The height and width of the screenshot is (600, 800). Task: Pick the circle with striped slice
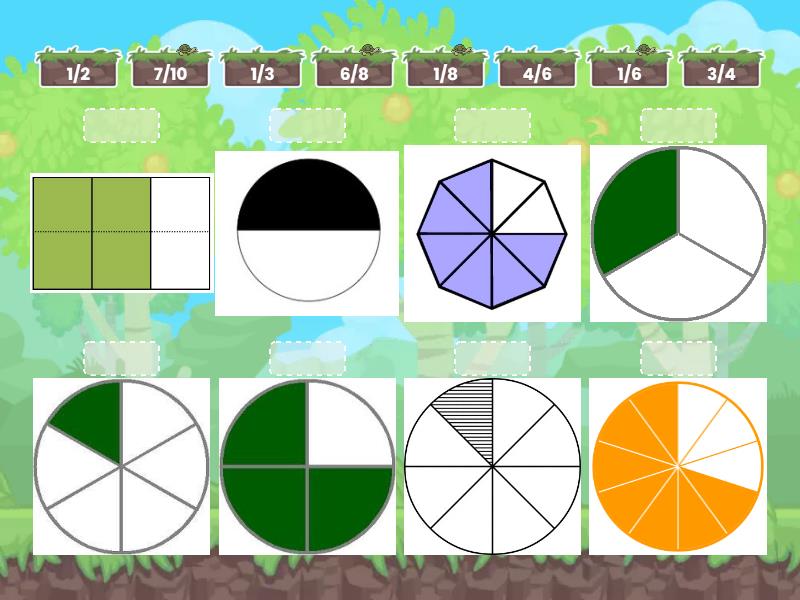492,466
